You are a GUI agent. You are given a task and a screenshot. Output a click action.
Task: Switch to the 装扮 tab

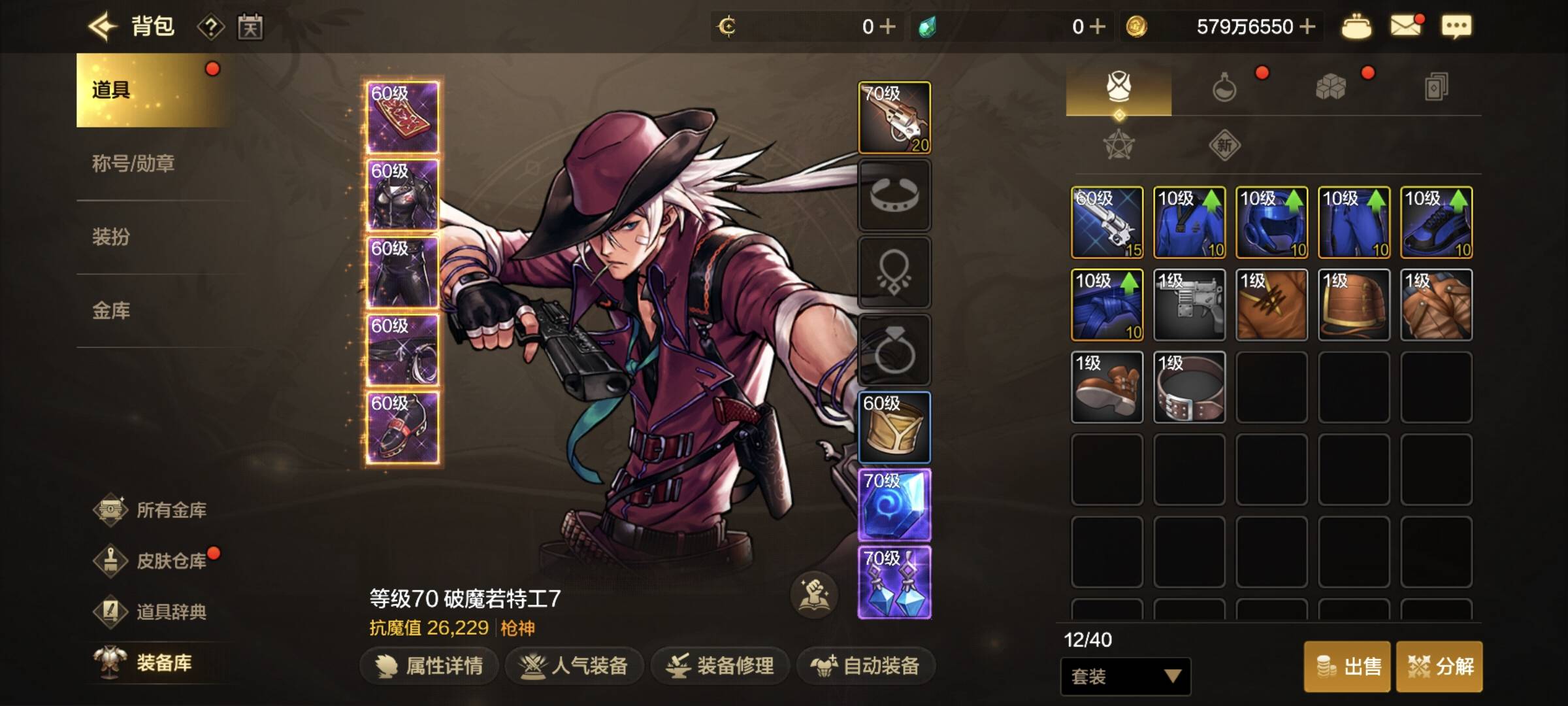[111, 237]
